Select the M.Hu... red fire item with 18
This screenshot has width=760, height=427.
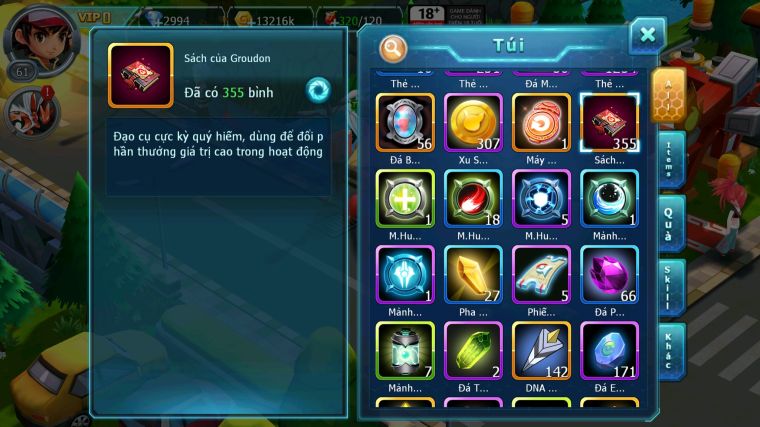pyautogui.click(x=473, y=197)
